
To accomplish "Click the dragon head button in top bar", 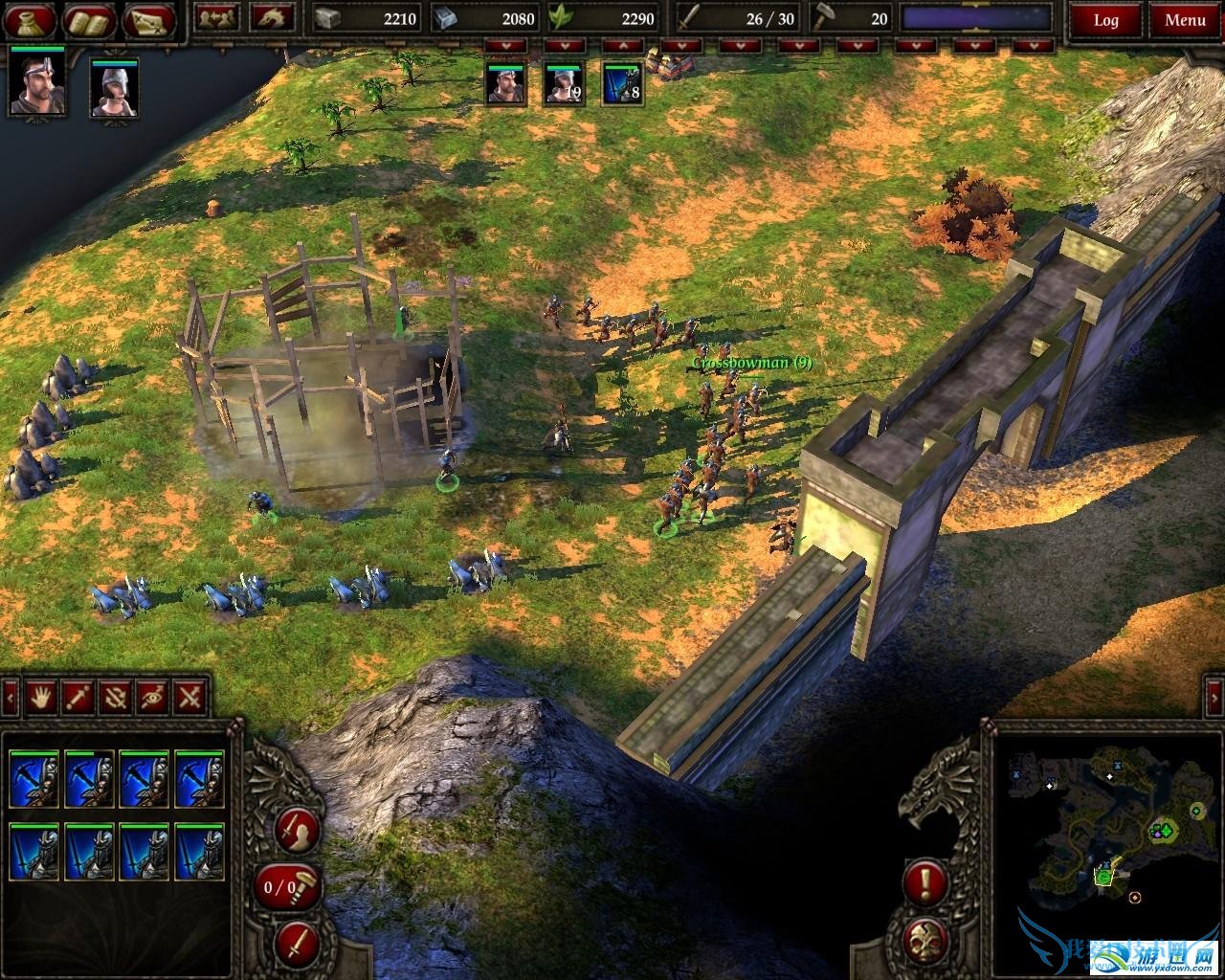I will coord(273,17).
